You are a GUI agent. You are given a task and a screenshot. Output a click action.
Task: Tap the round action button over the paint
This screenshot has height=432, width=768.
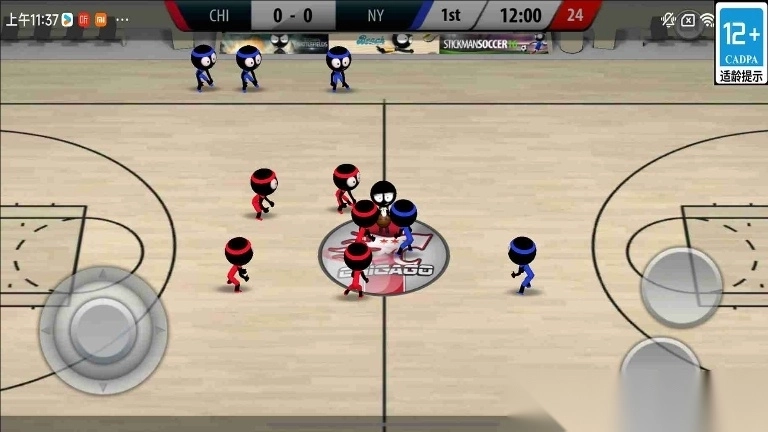tap(681, 285)
